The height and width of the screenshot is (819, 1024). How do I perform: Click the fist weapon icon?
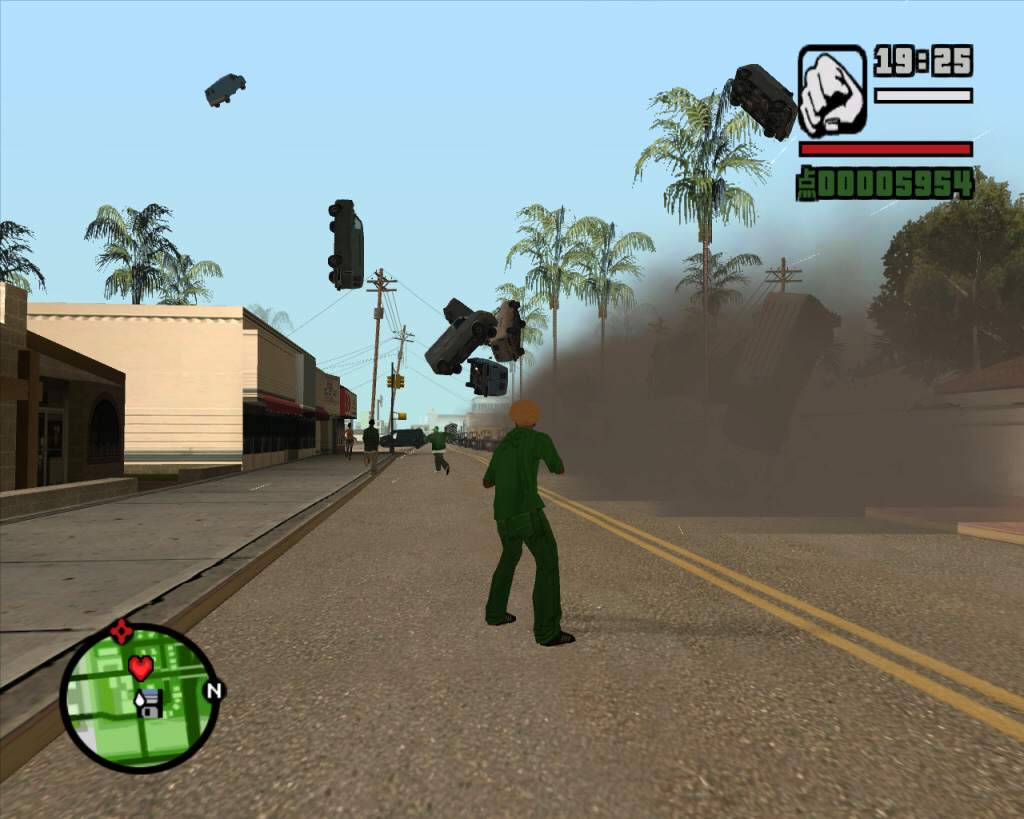832,91
